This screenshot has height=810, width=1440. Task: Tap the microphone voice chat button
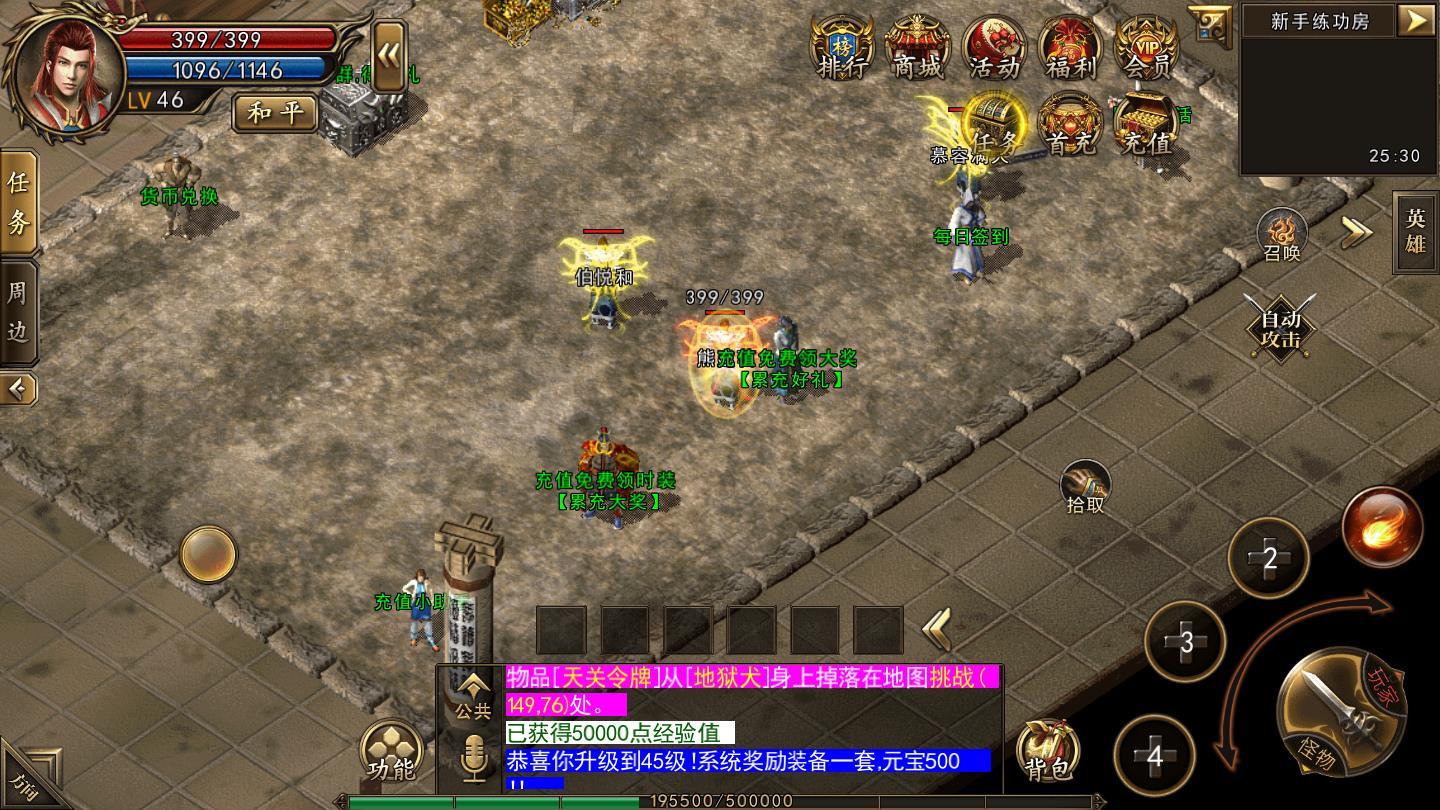(x=474, y=759)
